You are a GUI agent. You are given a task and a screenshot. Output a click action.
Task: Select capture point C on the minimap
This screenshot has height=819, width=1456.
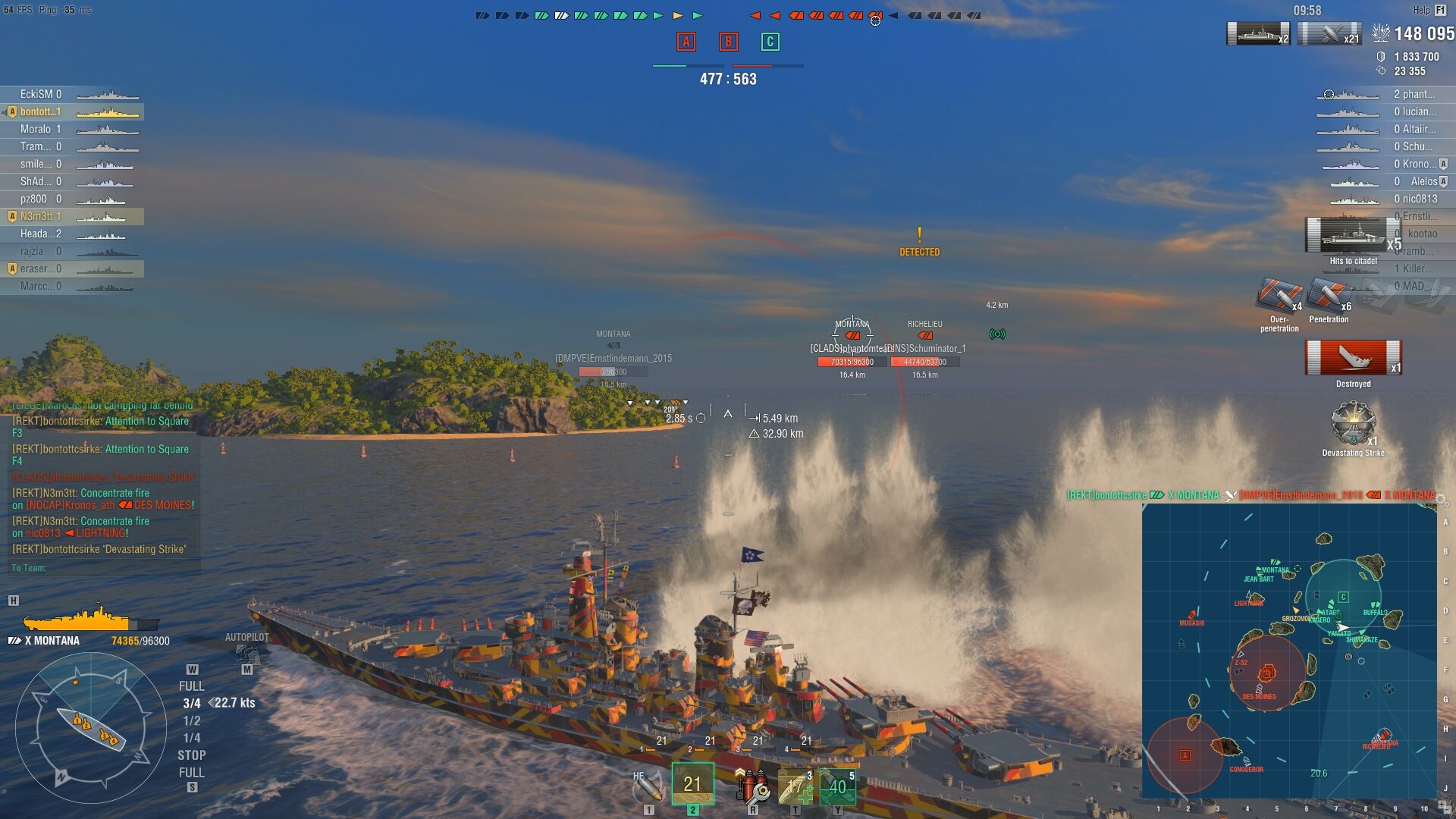click(1343, 597)
